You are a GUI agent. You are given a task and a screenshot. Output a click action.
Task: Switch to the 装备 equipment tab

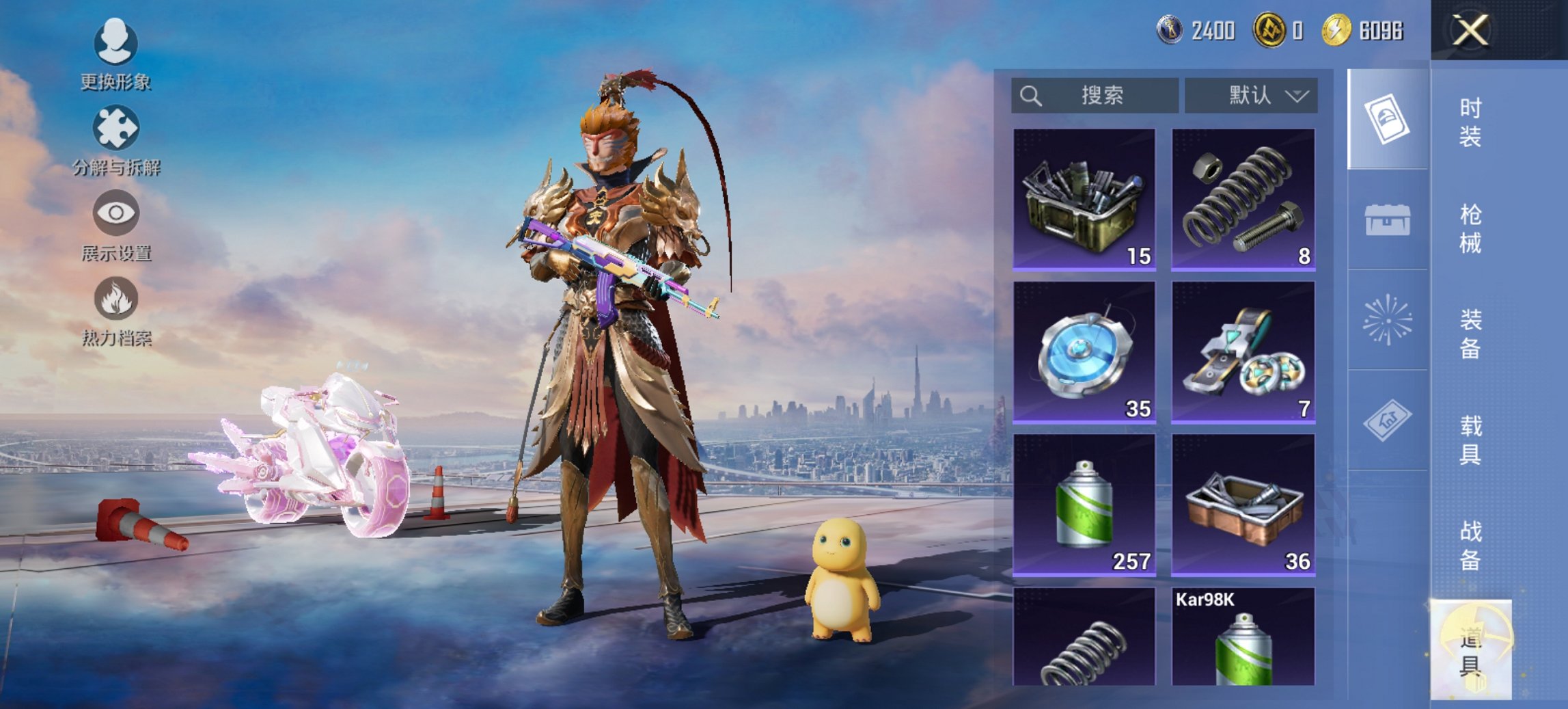(x=1470, y=334)
